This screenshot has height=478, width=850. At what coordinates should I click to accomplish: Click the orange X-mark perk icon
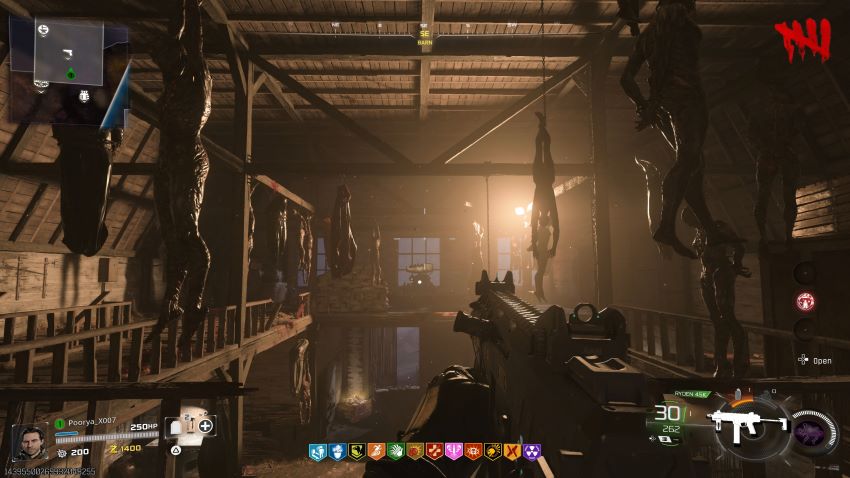pos(512,452)
